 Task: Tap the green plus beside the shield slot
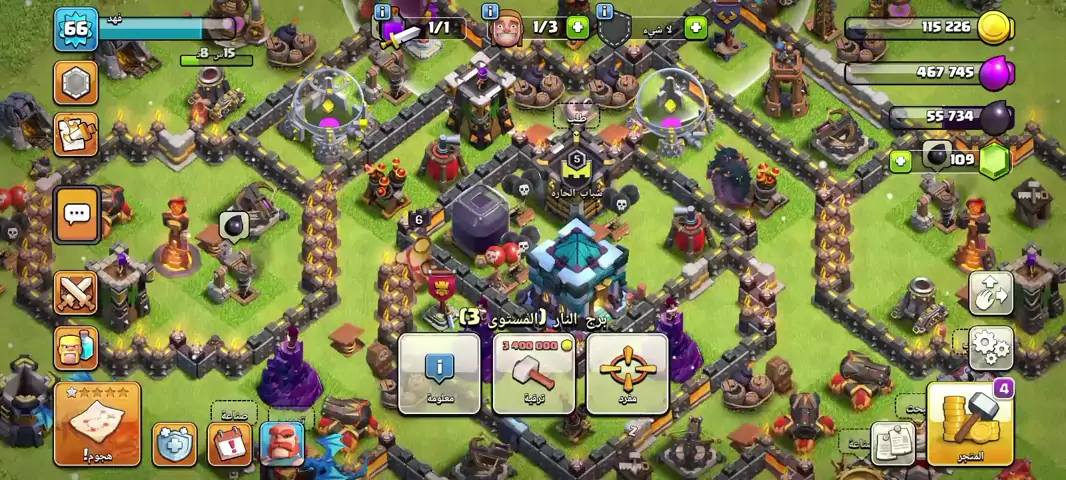tap(695, 28)
